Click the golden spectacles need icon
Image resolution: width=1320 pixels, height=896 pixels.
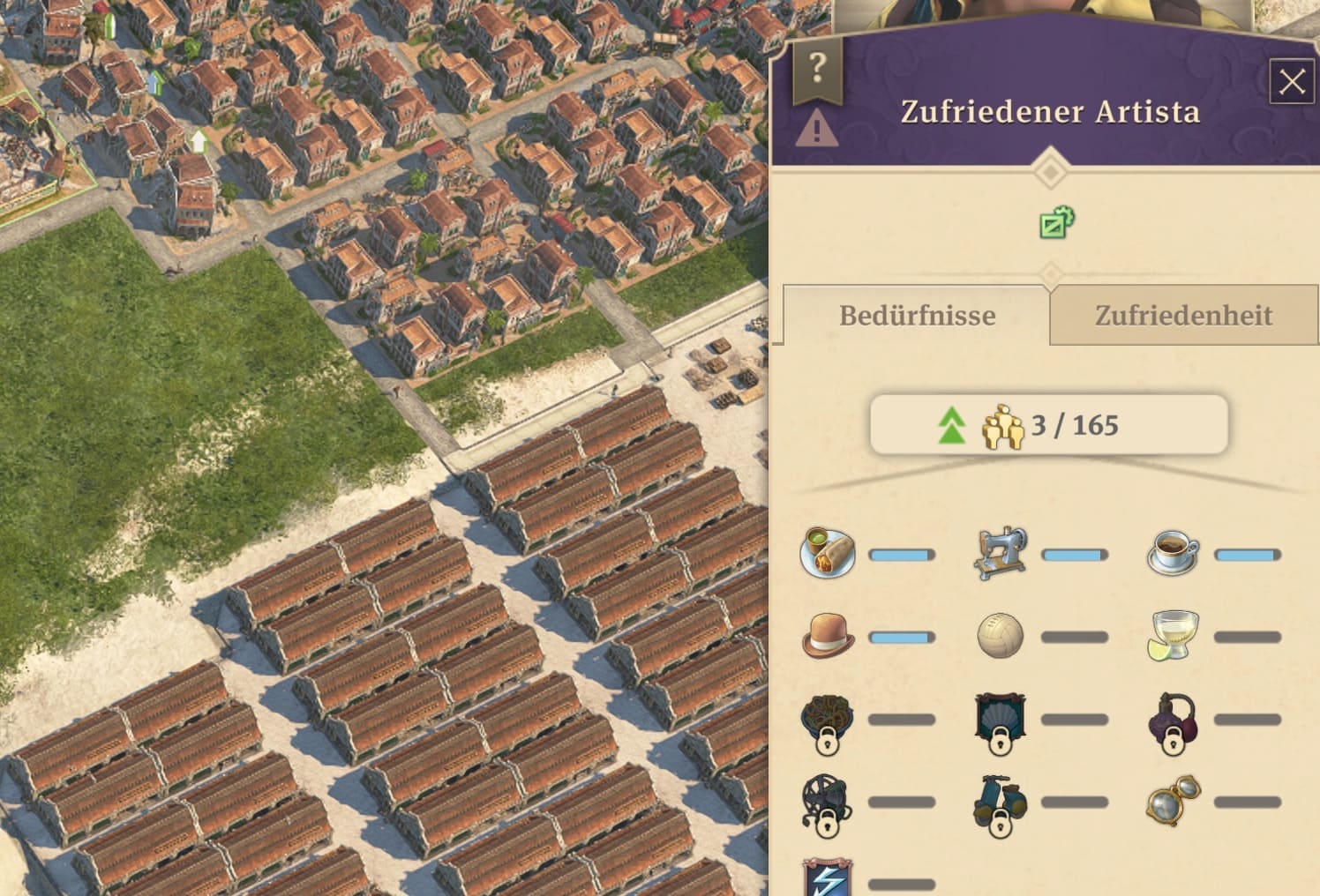click(x=1173, y=802)
